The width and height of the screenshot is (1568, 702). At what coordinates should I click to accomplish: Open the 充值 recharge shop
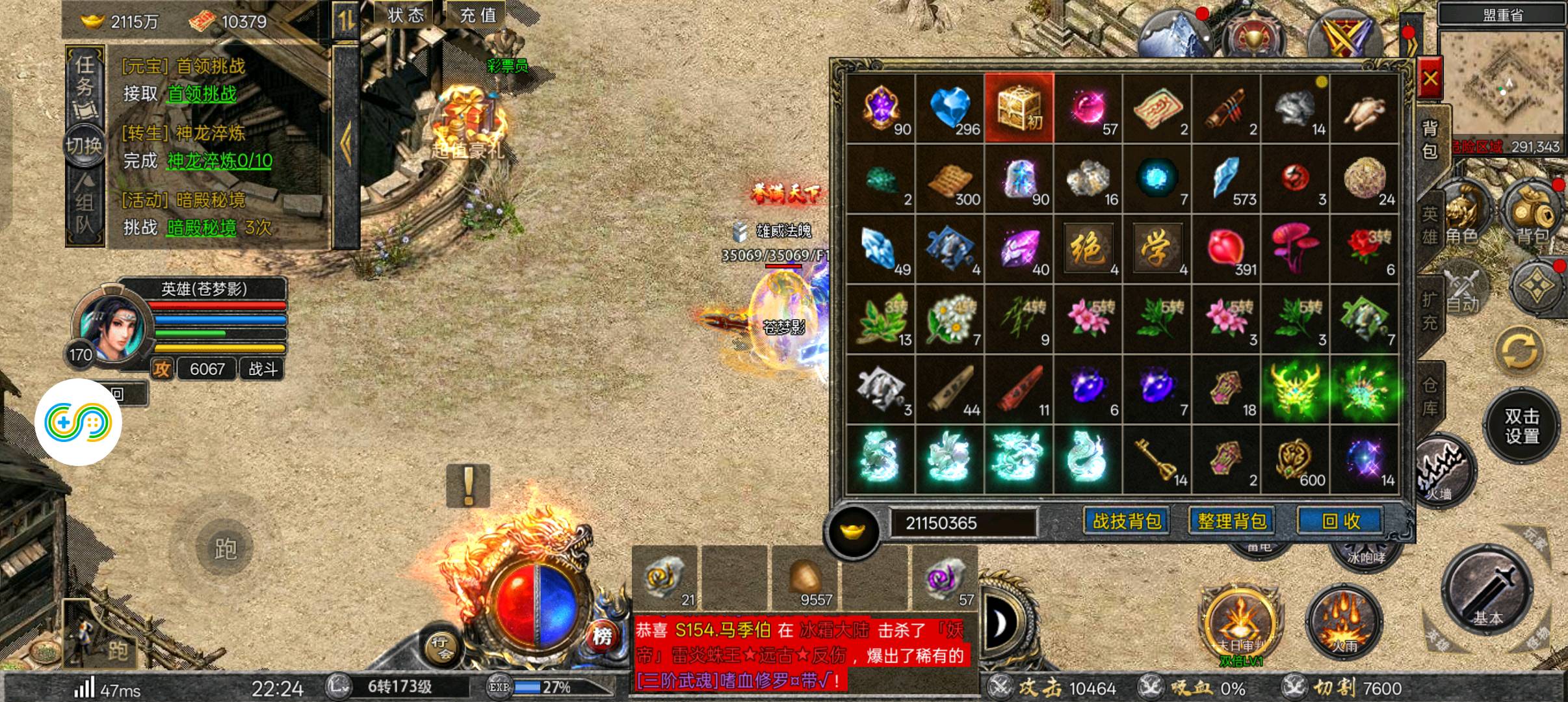pos(478,15)
